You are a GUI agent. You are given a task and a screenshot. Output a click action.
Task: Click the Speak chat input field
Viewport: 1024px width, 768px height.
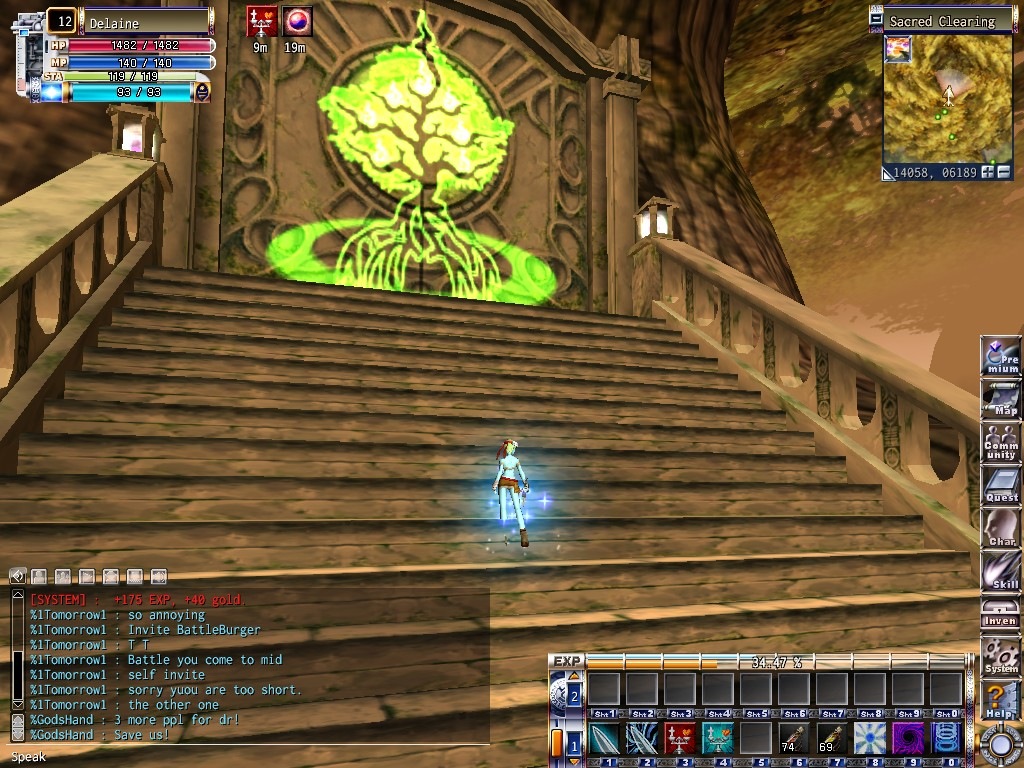(250, 757)
